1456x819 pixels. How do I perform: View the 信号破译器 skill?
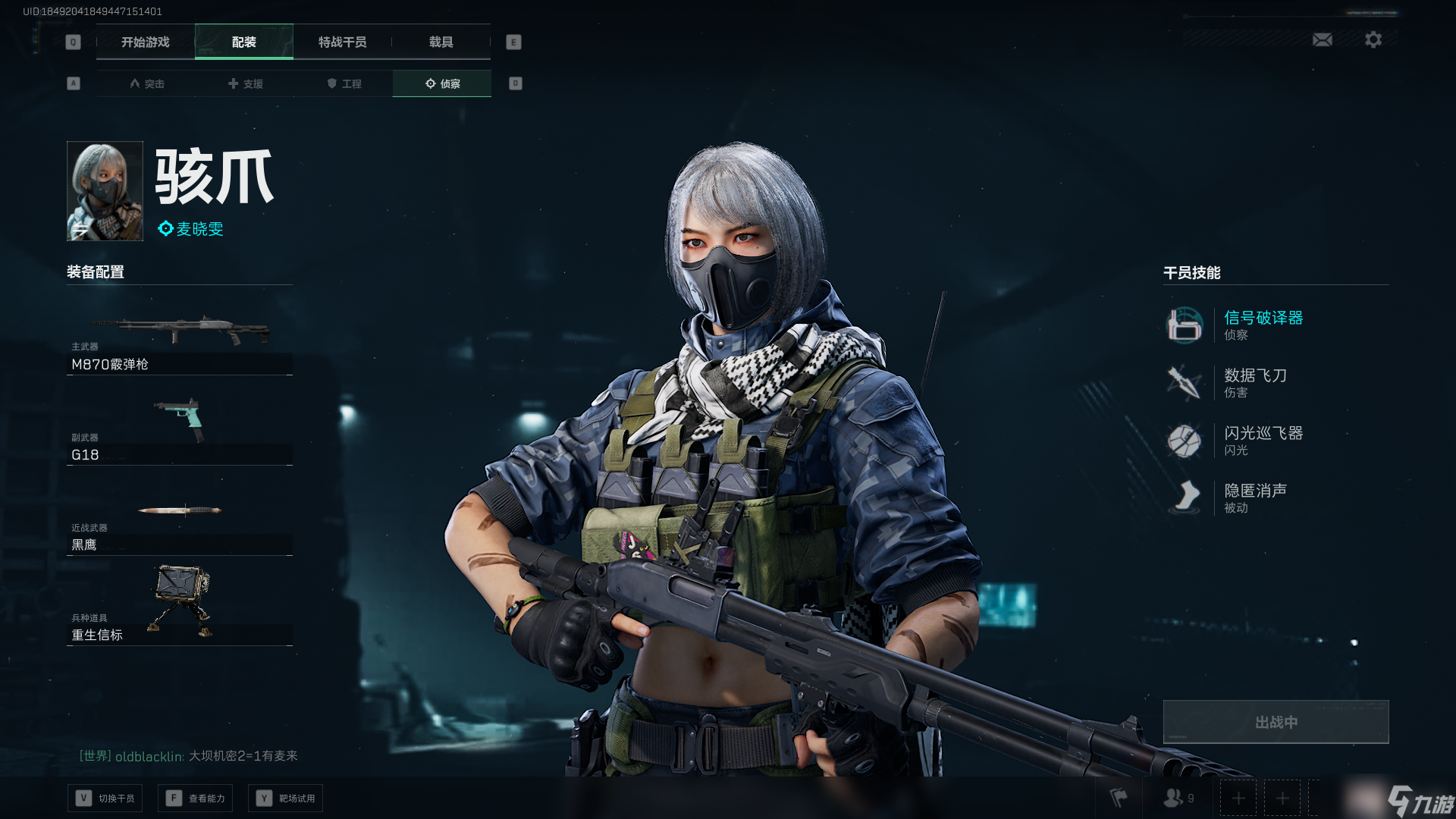coord(1263,325)
